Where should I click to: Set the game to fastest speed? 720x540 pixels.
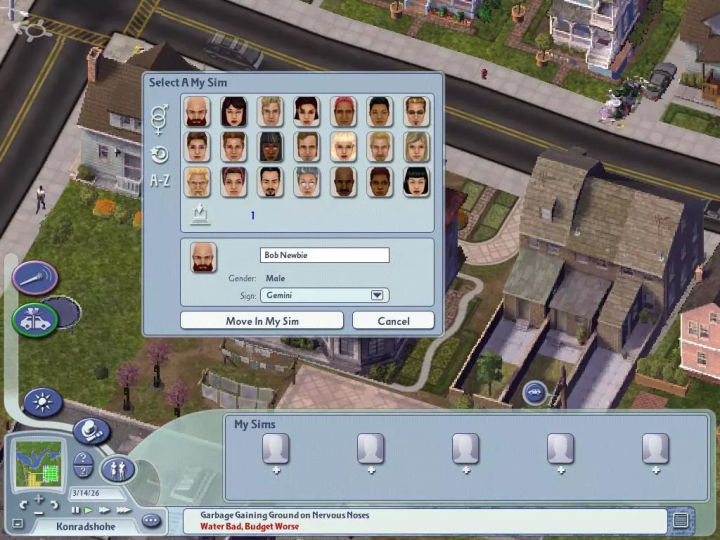122,509
